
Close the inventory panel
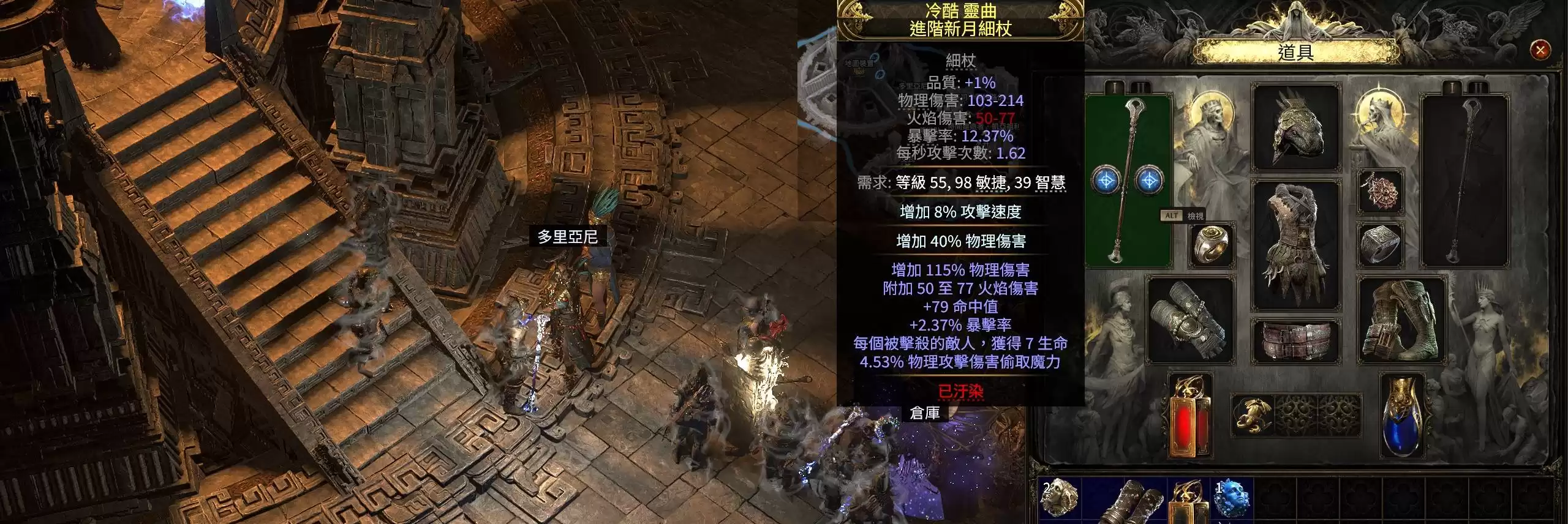[1540, 50]
